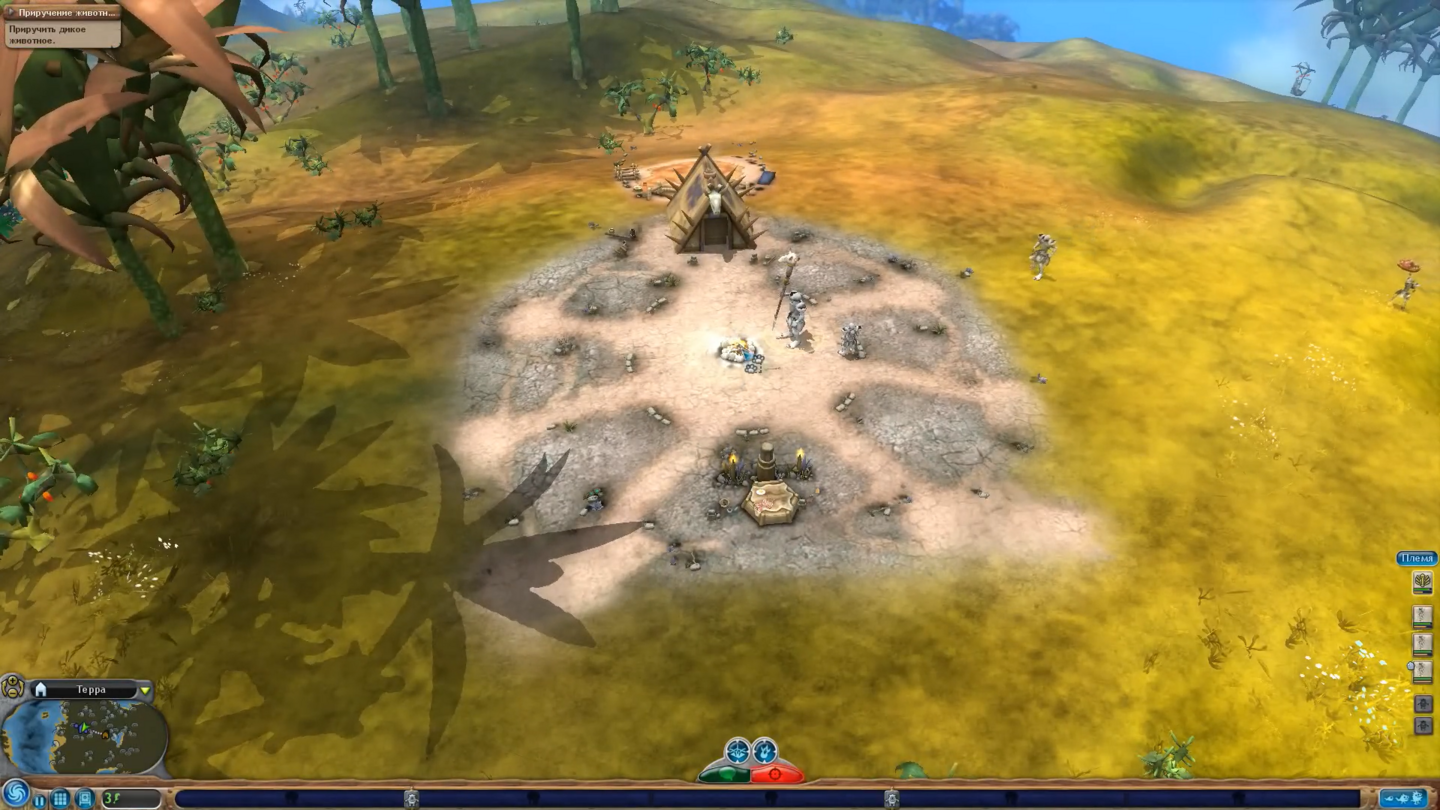Click the minimap of planet Терра
Image resolution: width=1440 pixels, height=810 pixels.
pos(84,736)
